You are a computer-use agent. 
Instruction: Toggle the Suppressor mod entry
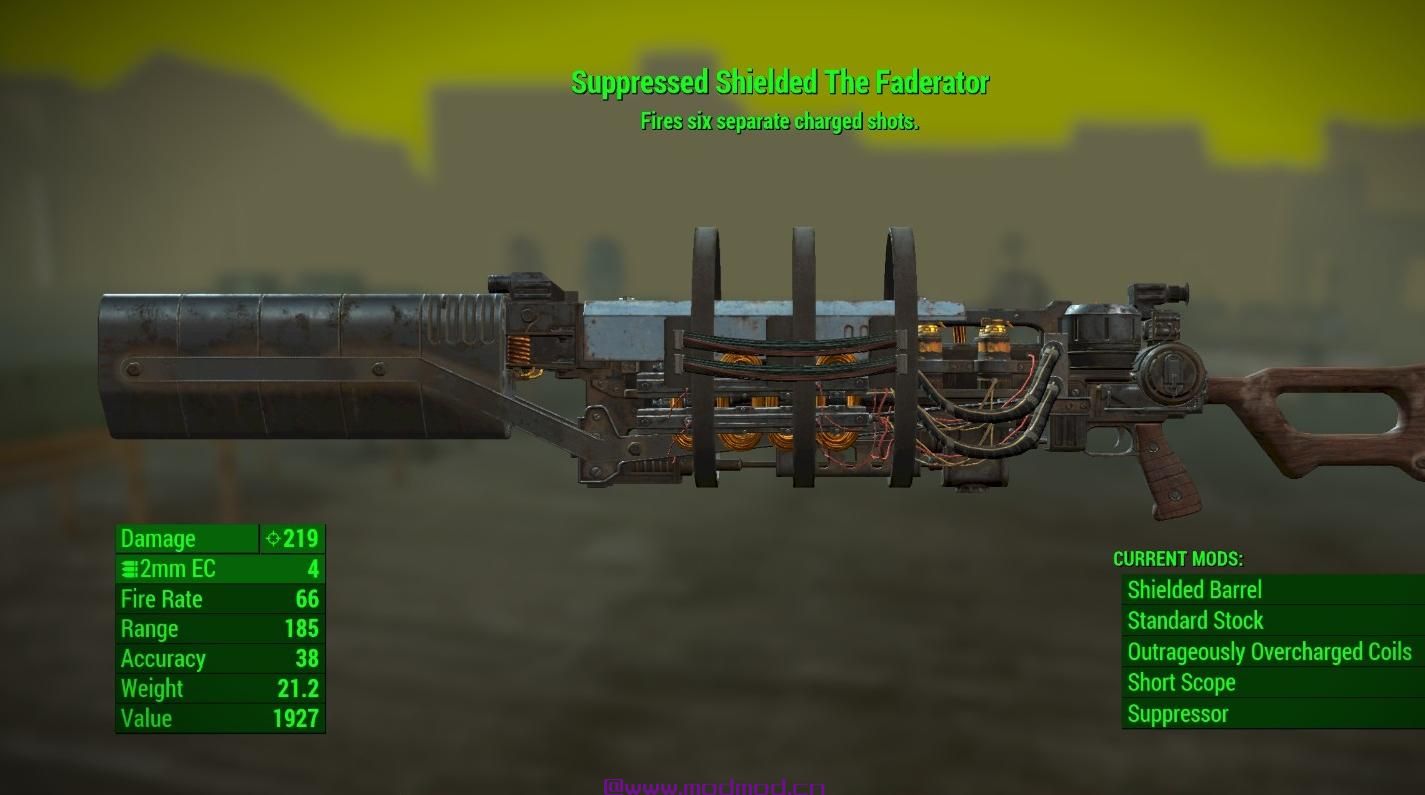pyautogui.click(x=1177, y=714)
